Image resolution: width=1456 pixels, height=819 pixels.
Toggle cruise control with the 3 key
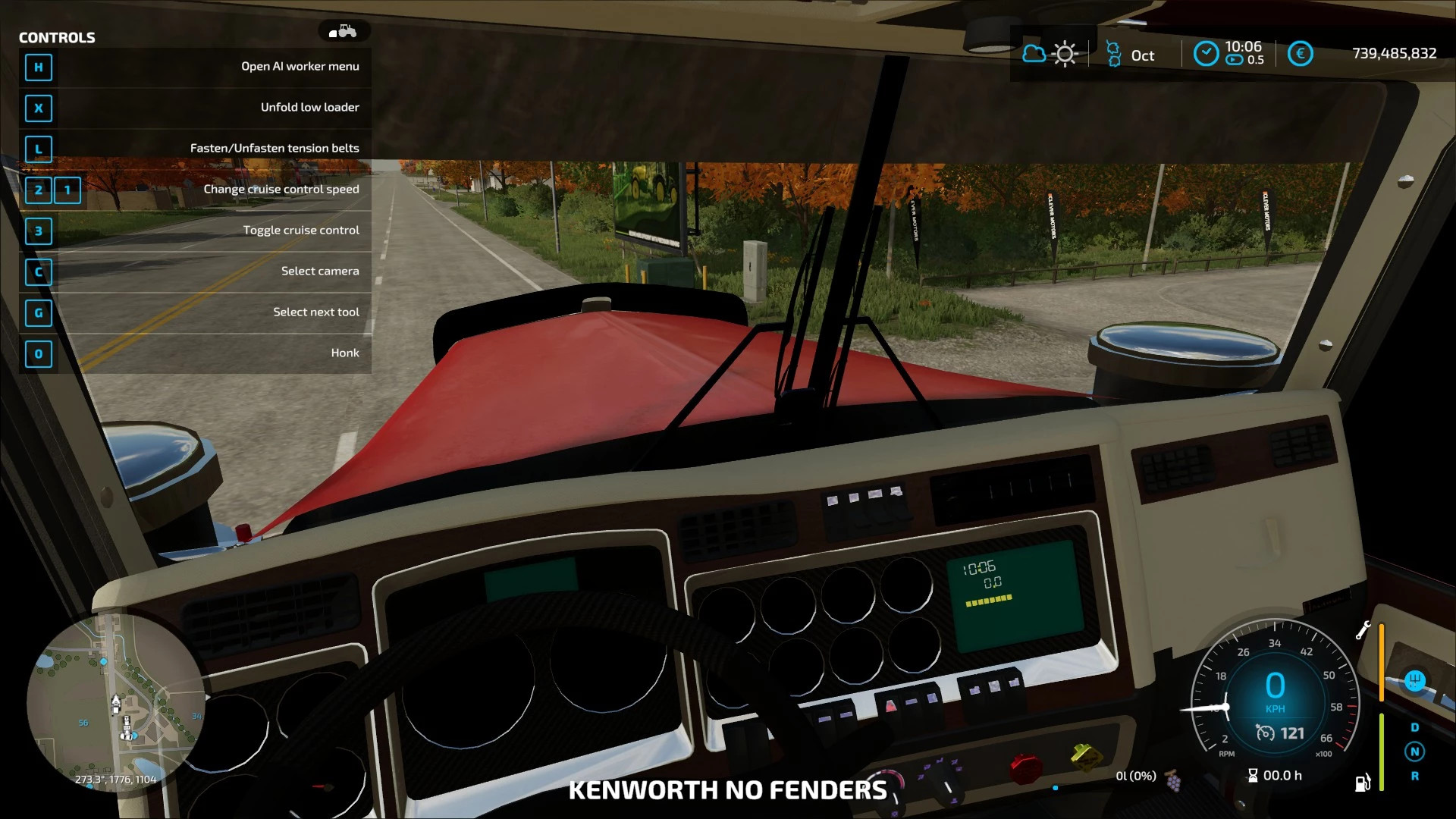(39, 231)
